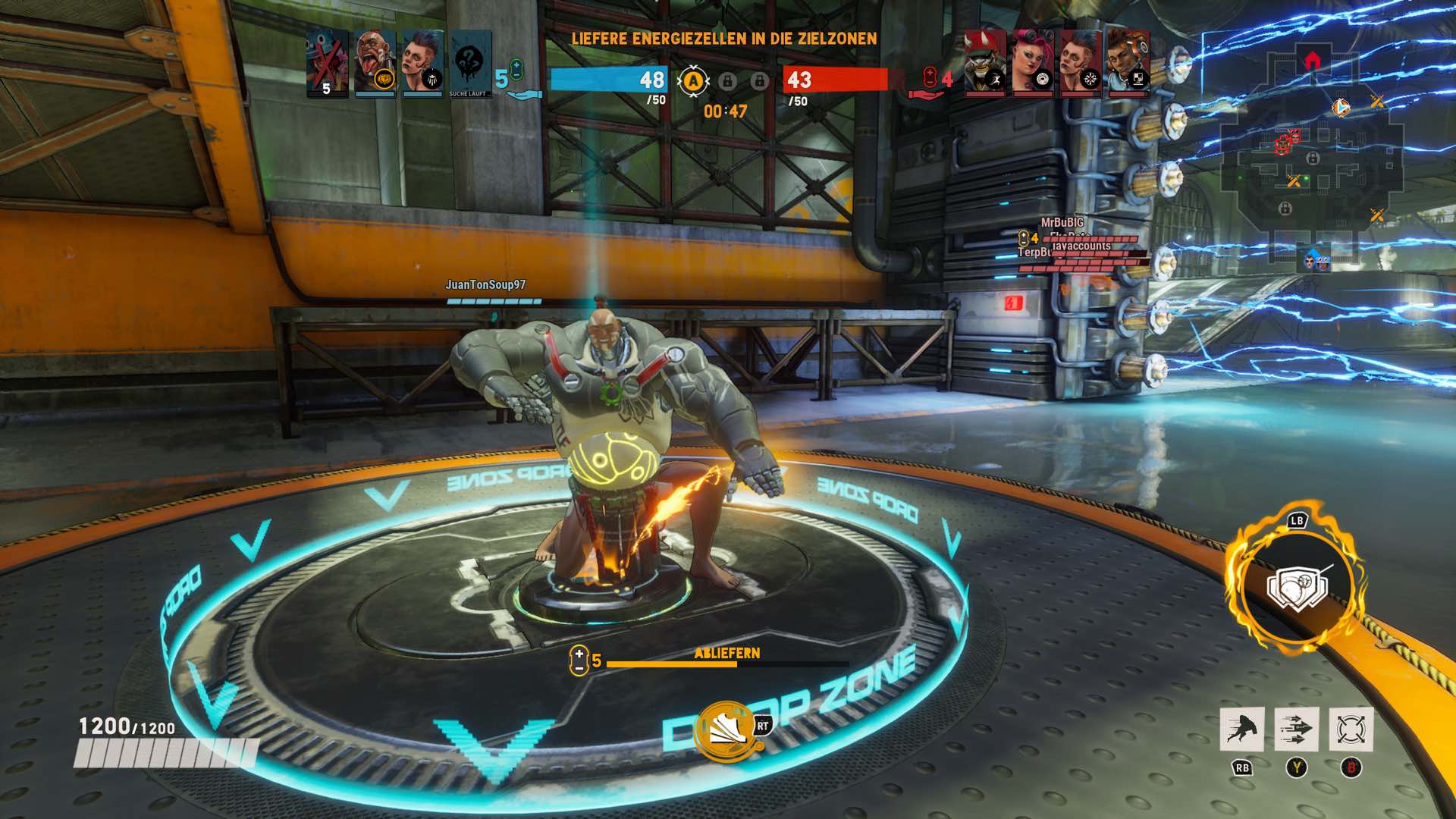Select the objective A zone indicator

click(x=692, y=81)
